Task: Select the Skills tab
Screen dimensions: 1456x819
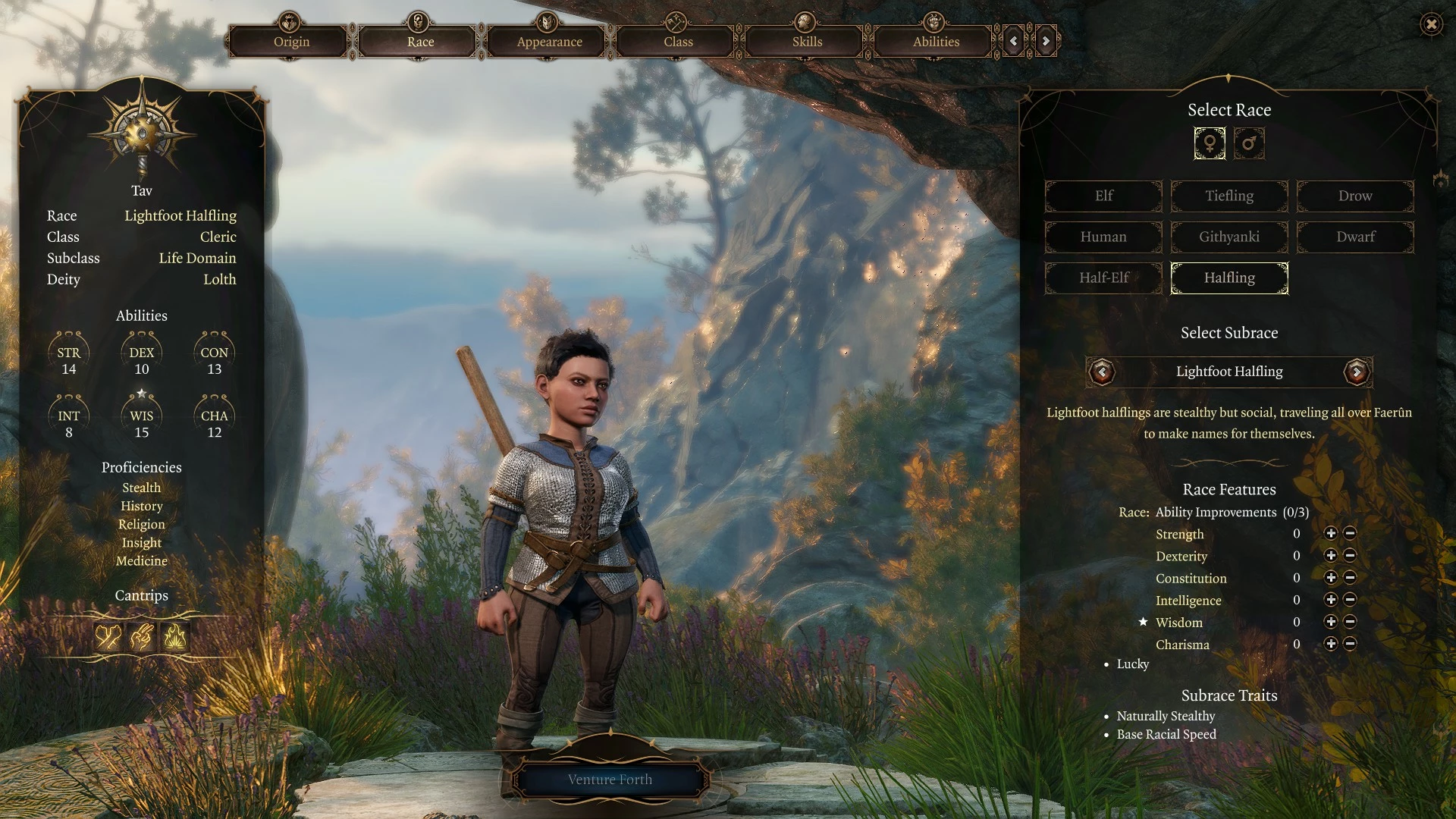Action: (807, 42)
